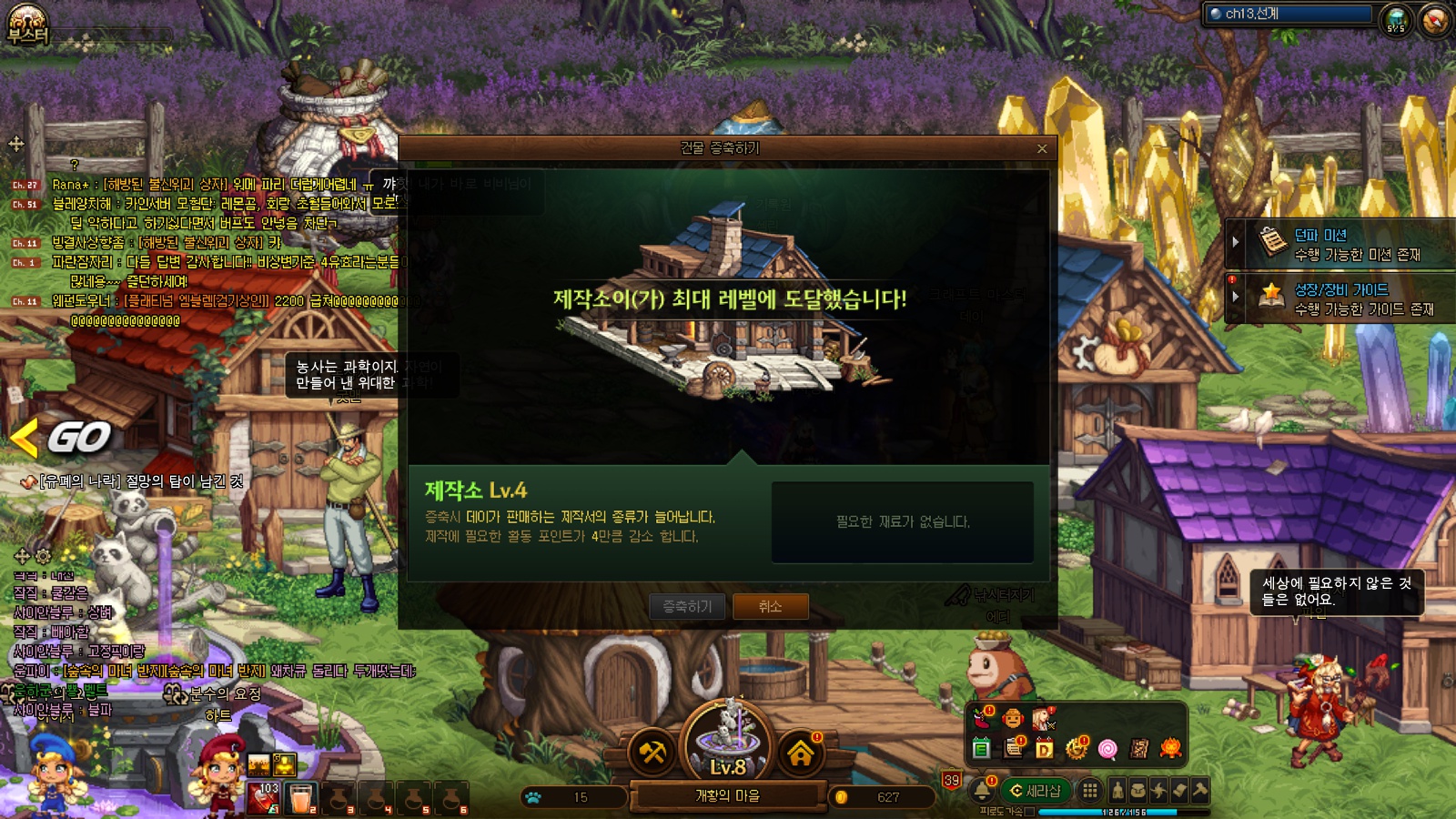Open the pink lollipop event icon

tap(1107, 749)
